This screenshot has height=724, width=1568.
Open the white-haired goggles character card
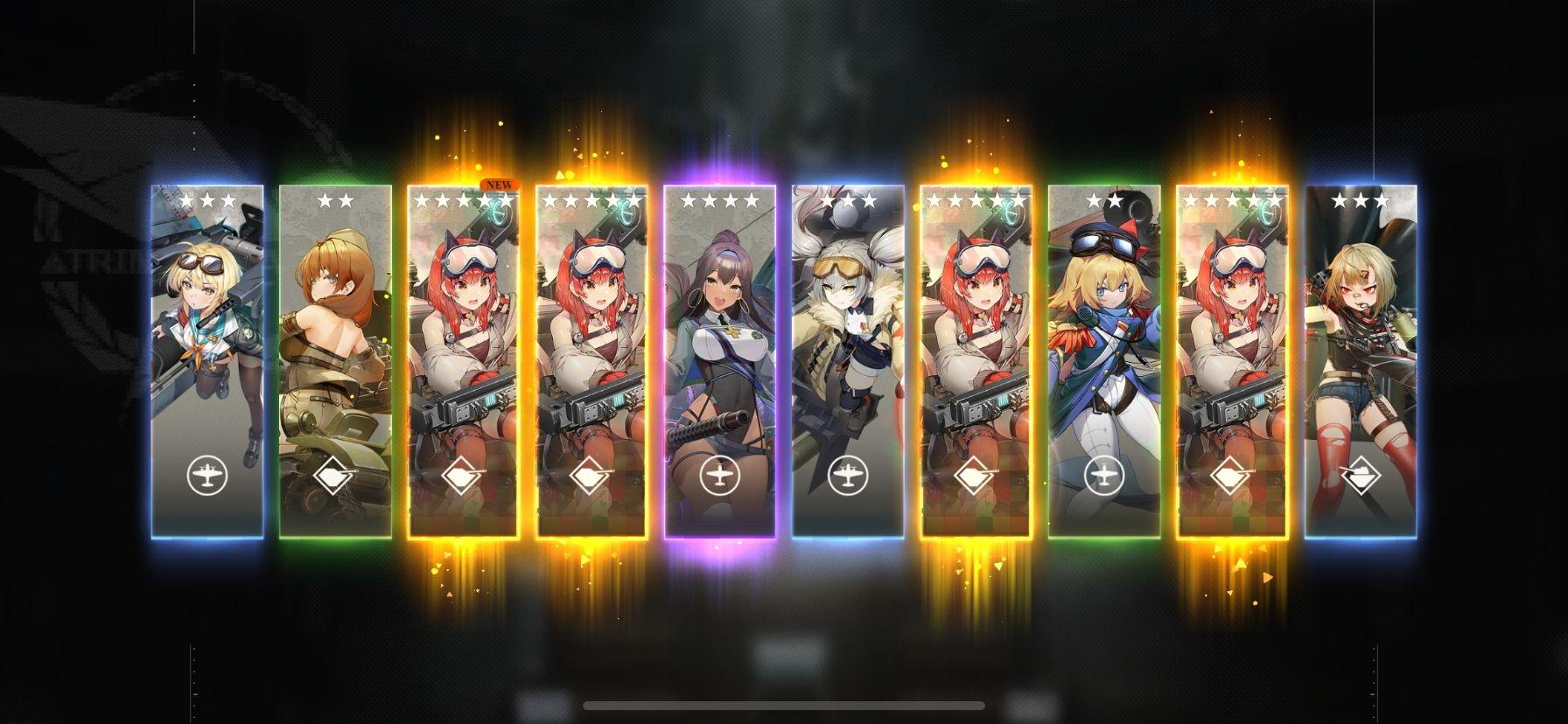point(849,350)
